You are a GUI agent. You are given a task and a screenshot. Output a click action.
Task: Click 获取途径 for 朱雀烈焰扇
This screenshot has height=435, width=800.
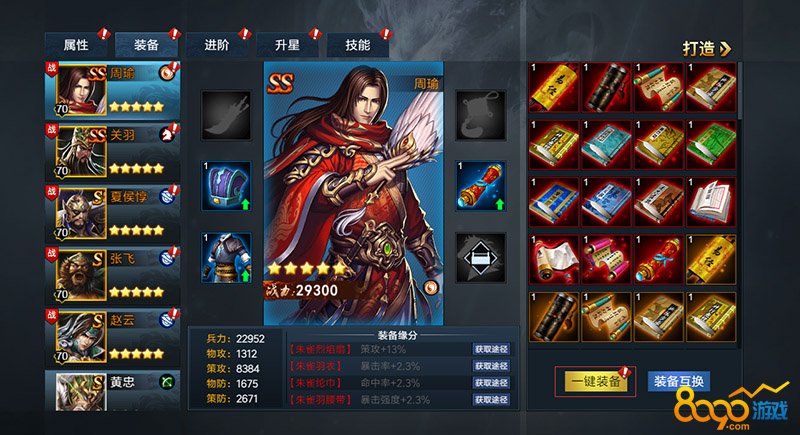[493, 350]
